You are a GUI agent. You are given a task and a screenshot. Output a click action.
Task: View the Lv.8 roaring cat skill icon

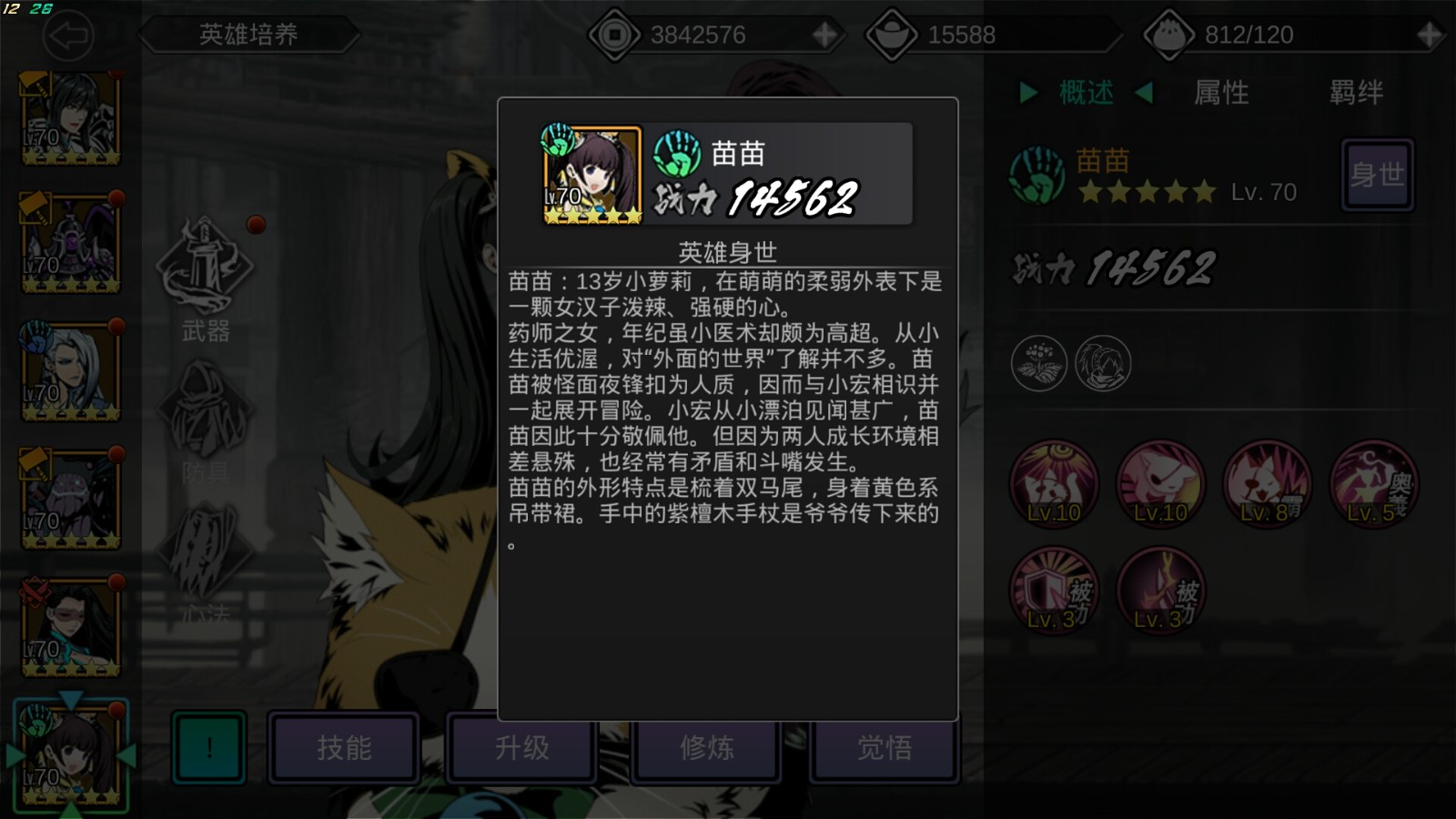tap(1269, 485)
